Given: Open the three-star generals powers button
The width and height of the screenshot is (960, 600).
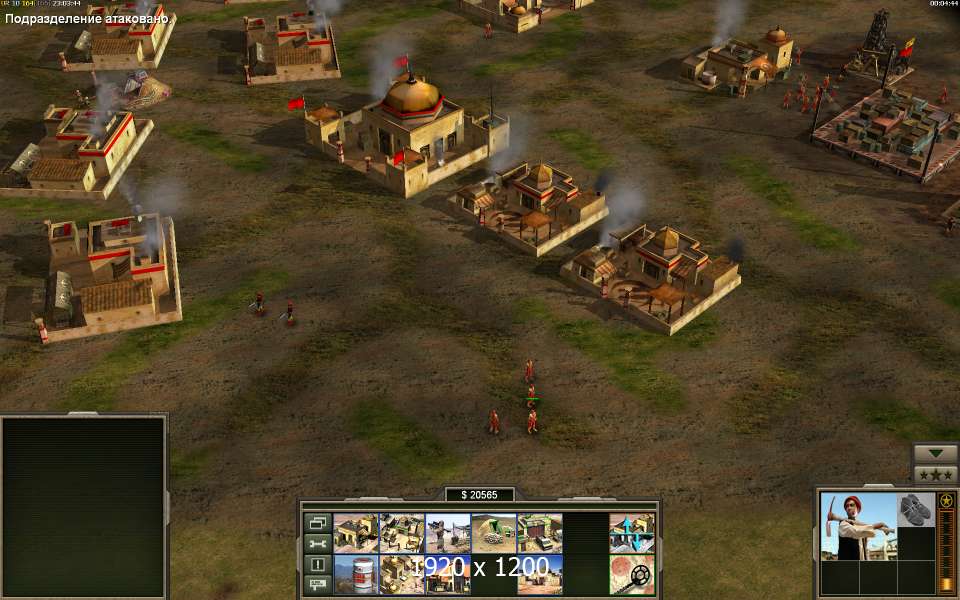Looking at the screenshot, I should (x=936, y=474).
